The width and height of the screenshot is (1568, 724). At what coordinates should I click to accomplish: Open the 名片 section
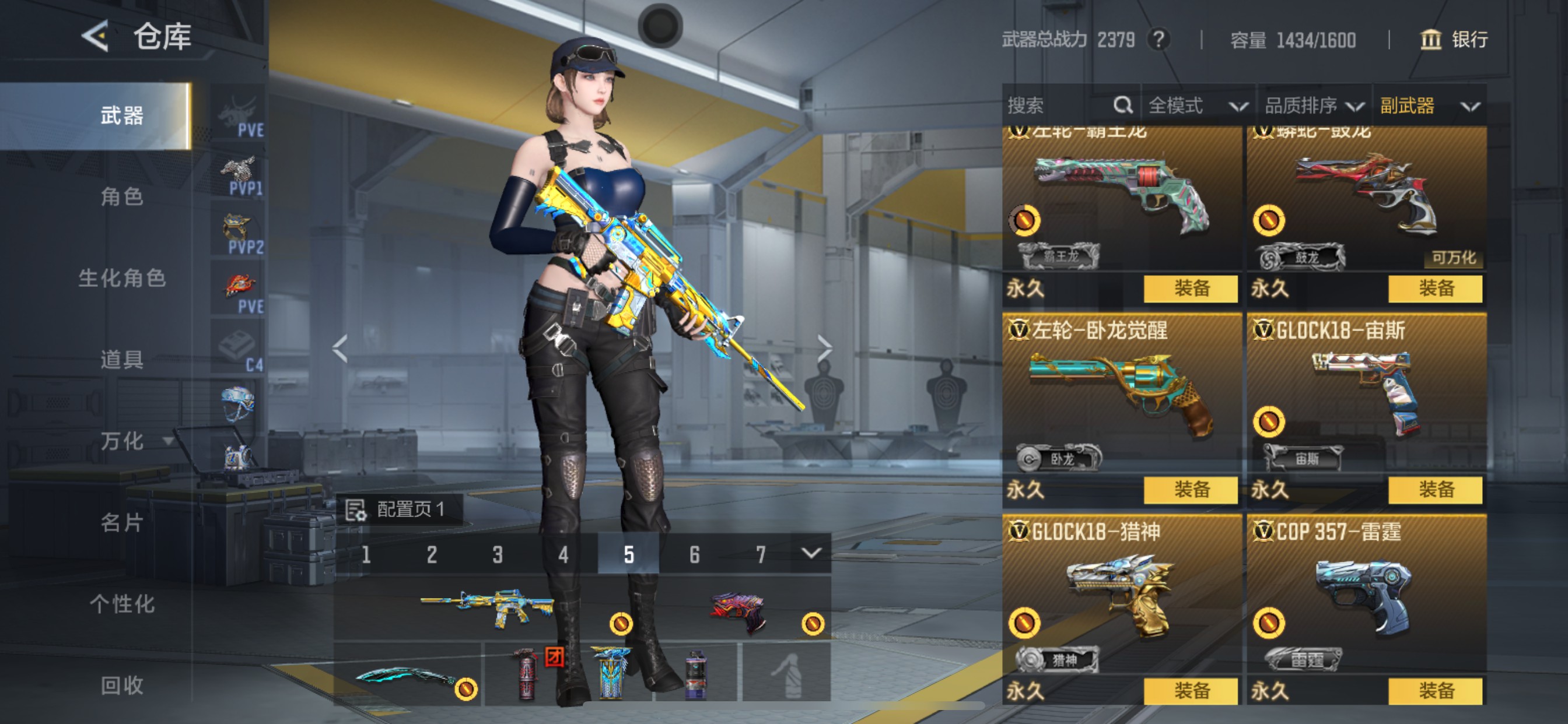122,523
